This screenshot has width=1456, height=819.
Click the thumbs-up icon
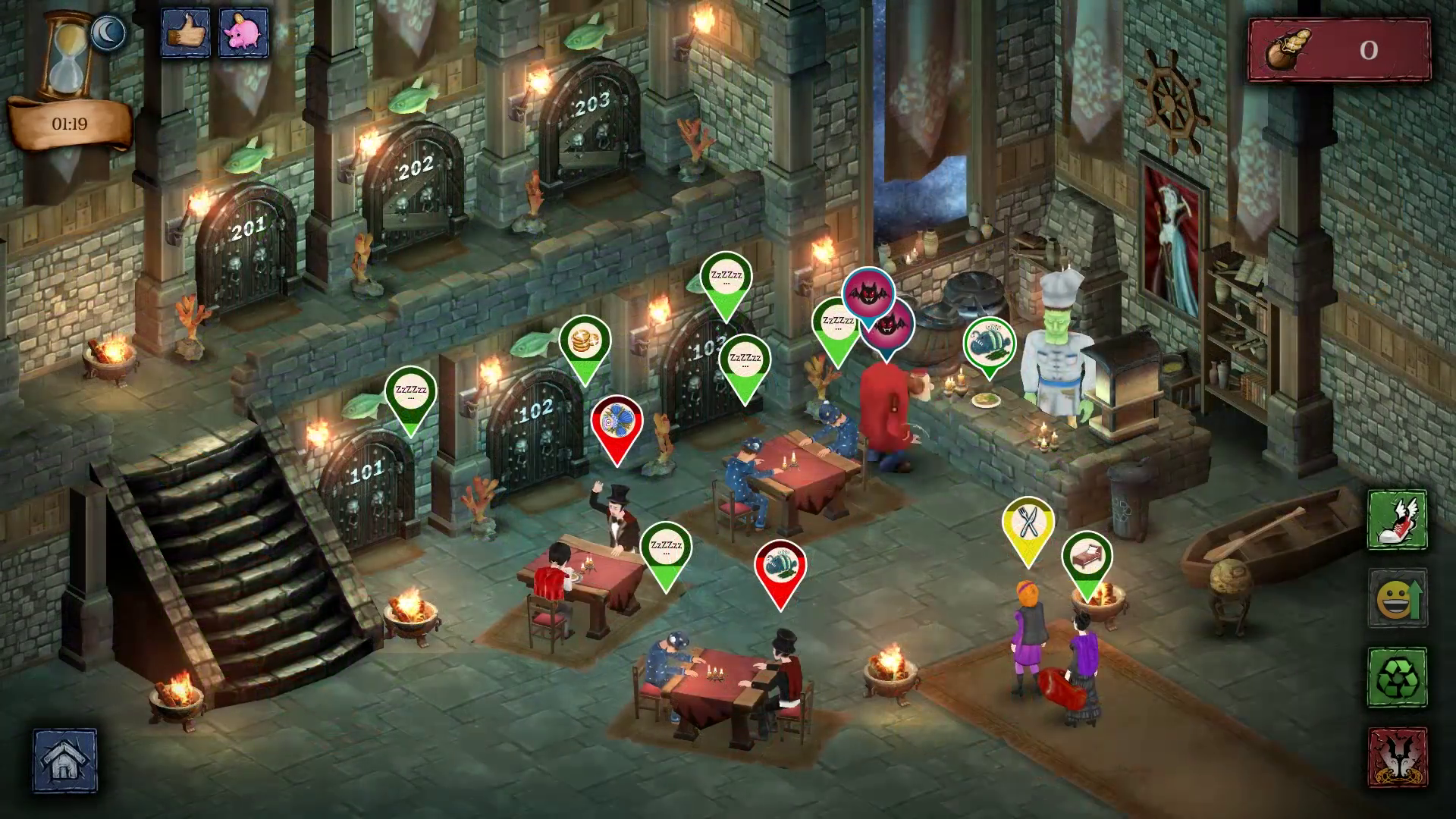pyautogui.click(x=185, y=33)
